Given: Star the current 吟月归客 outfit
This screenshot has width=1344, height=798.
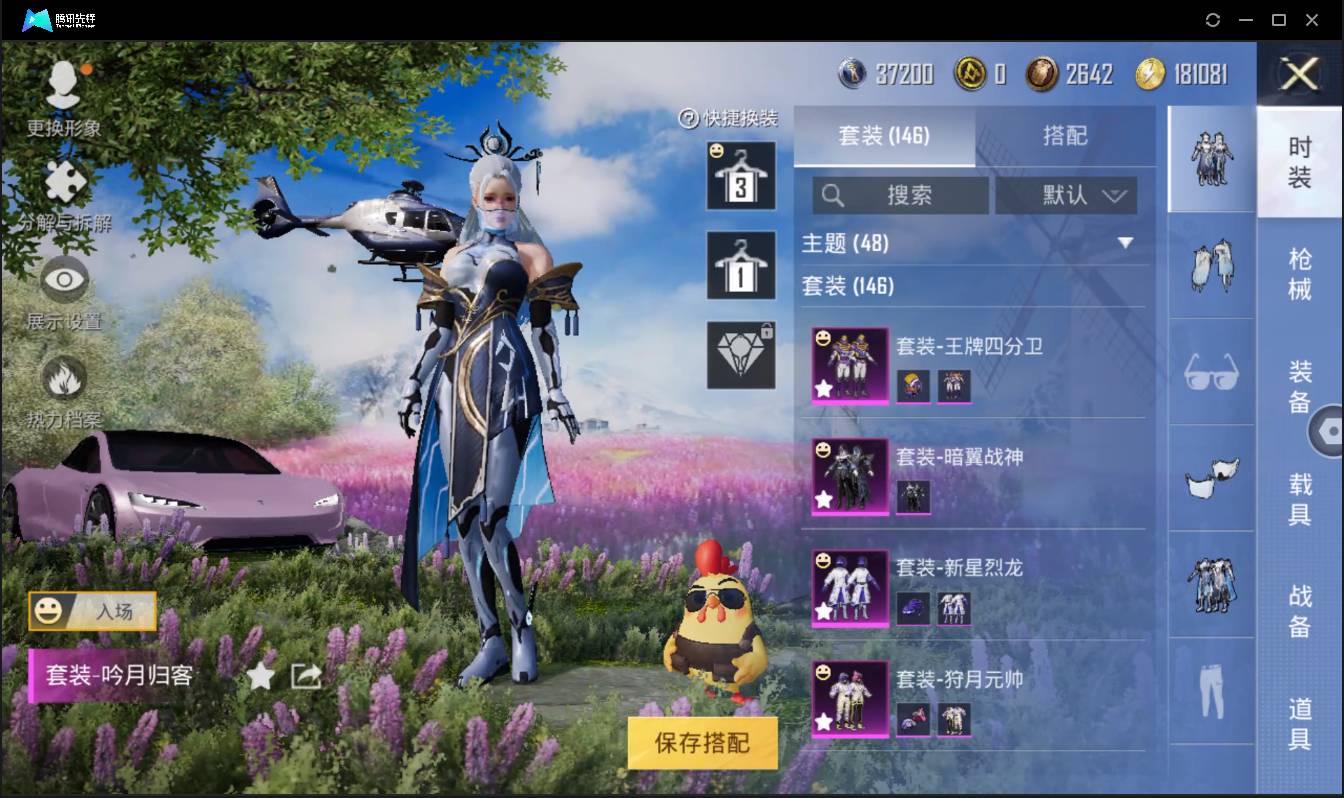Looking at the screenshot, I should pyautogui.click(x=262, y=676).
